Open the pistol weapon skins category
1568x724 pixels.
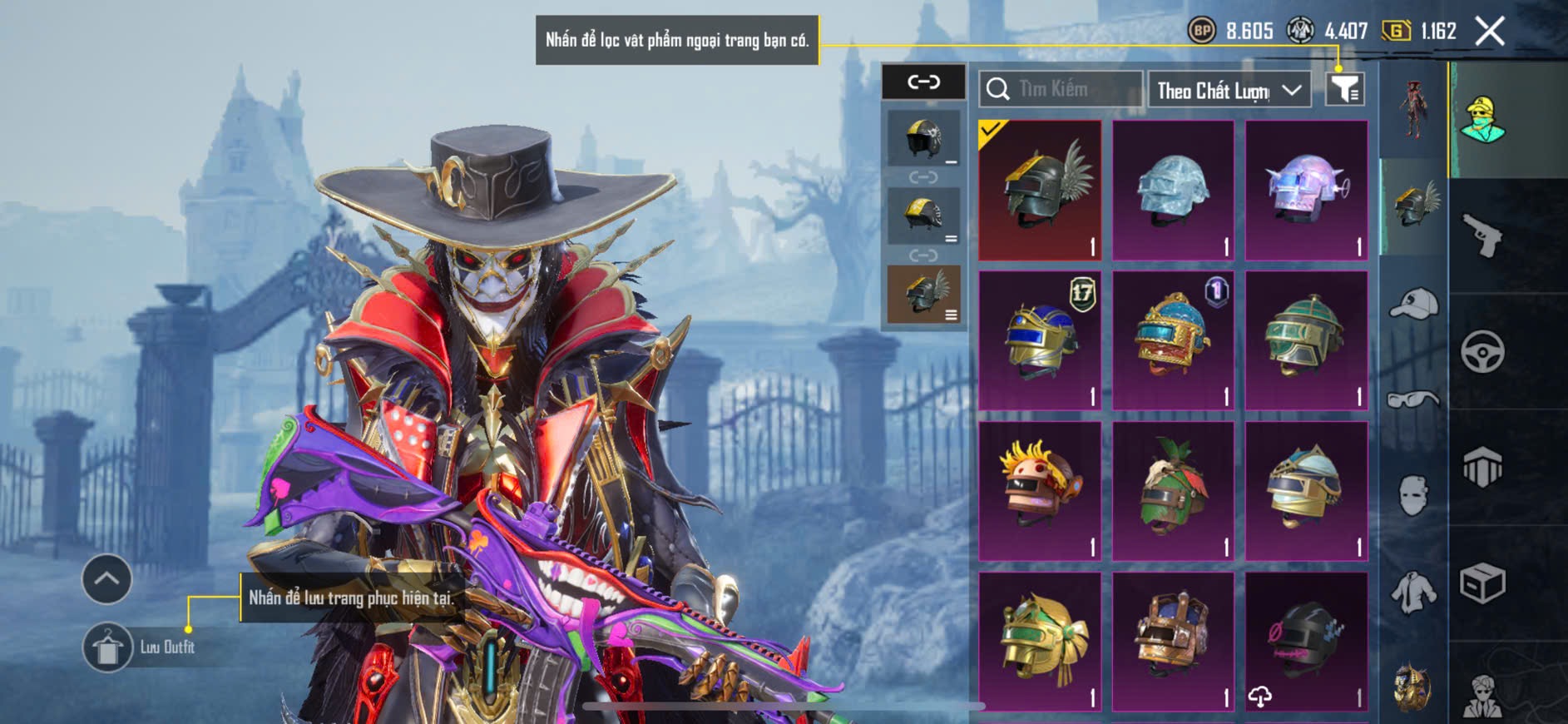1483,236
